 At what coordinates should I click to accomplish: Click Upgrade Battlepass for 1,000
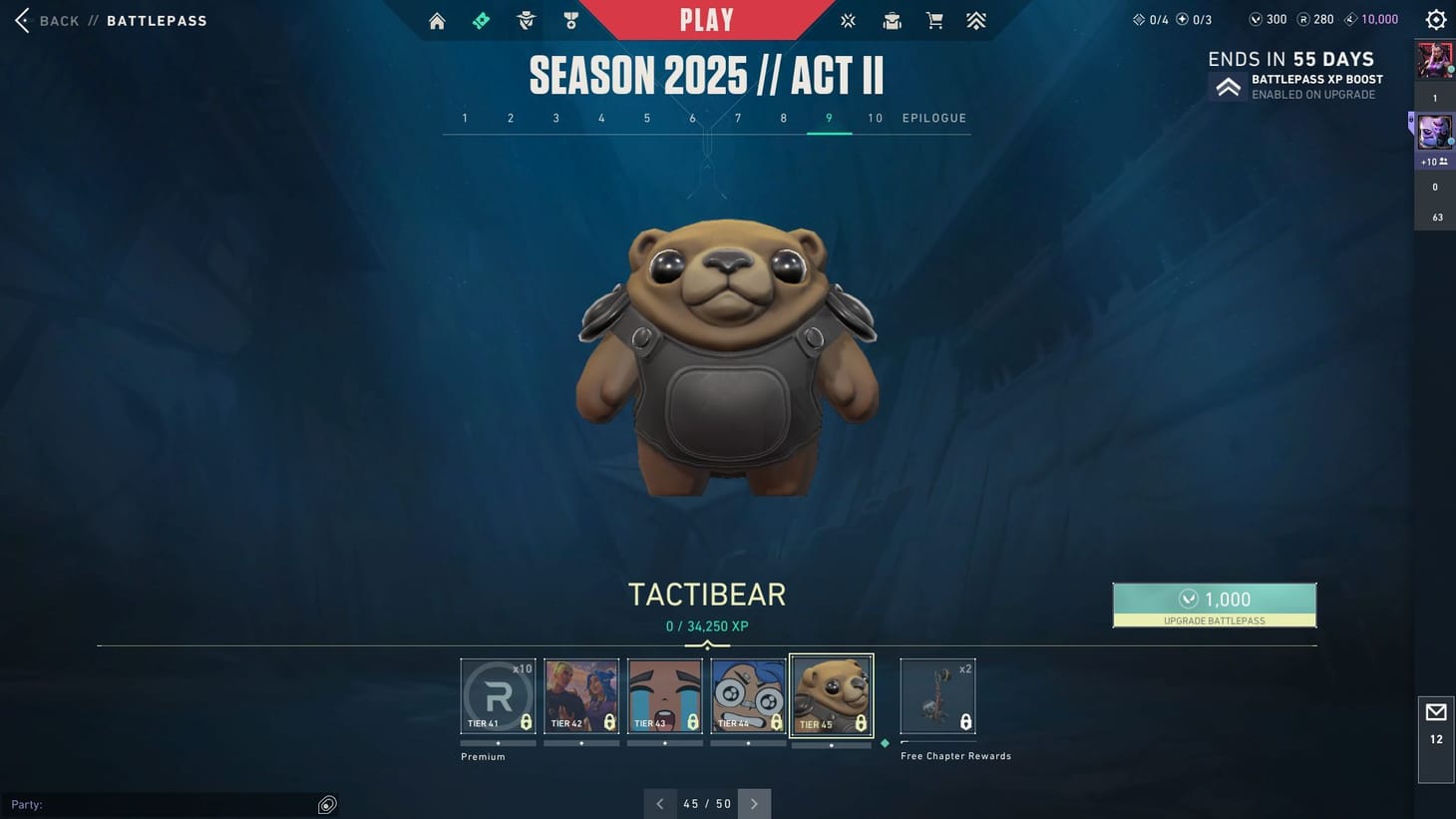click(x=1215, y=604)
